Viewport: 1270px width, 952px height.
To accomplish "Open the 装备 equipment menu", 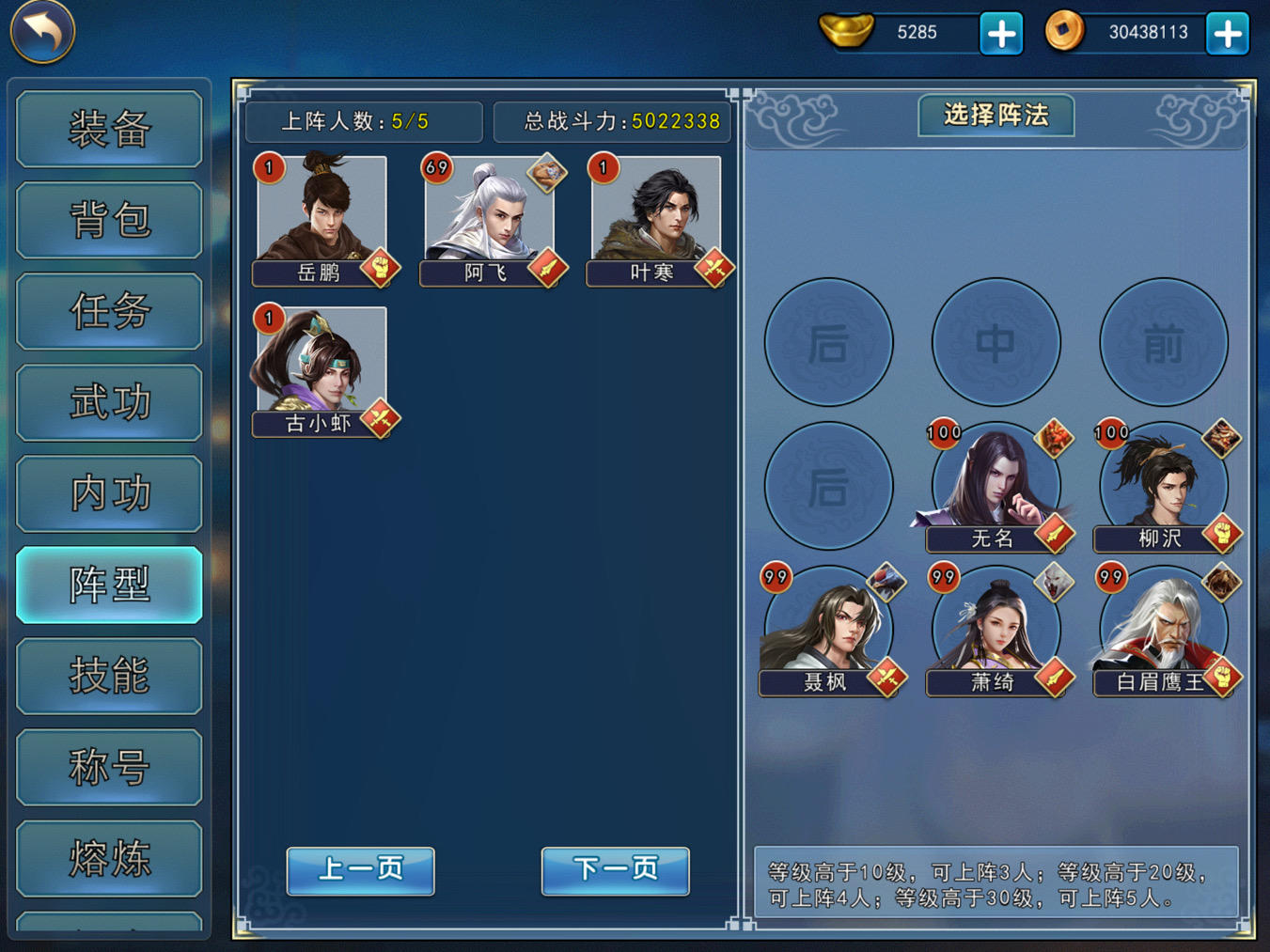I will click(x=109, y=129).
